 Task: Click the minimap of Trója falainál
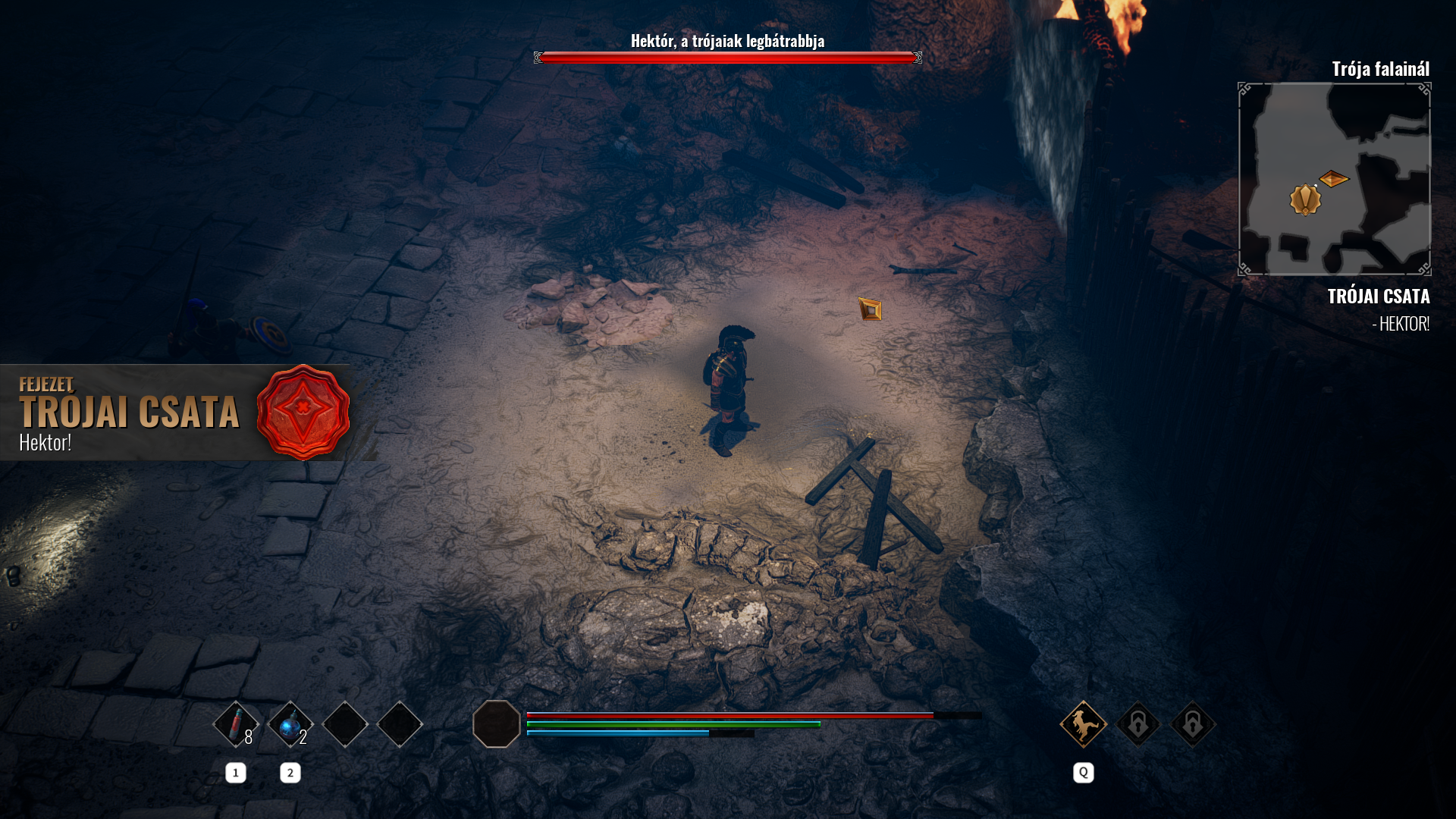tap(1334, 179)
